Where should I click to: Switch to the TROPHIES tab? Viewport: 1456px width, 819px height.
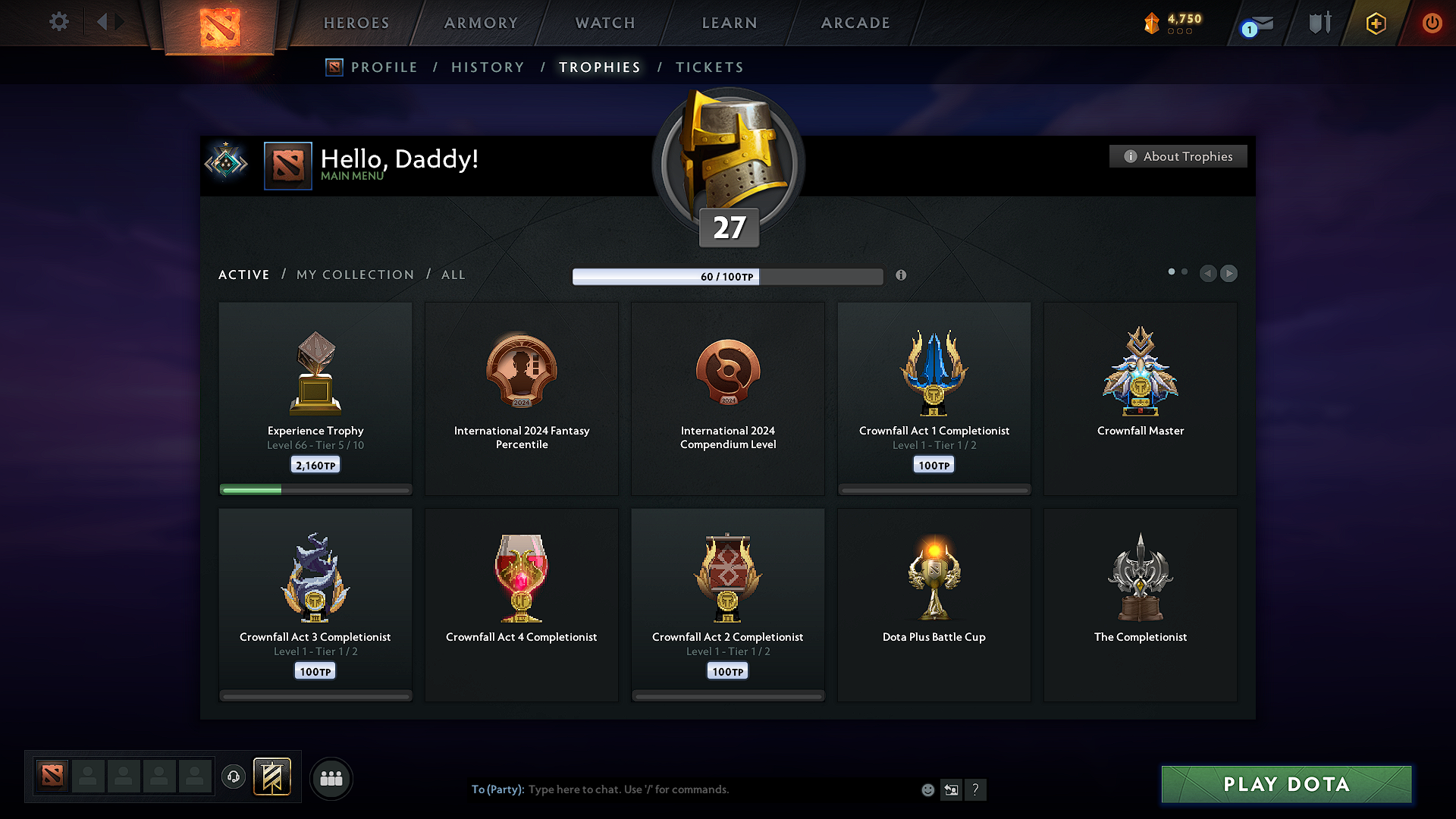pos(599,67)
